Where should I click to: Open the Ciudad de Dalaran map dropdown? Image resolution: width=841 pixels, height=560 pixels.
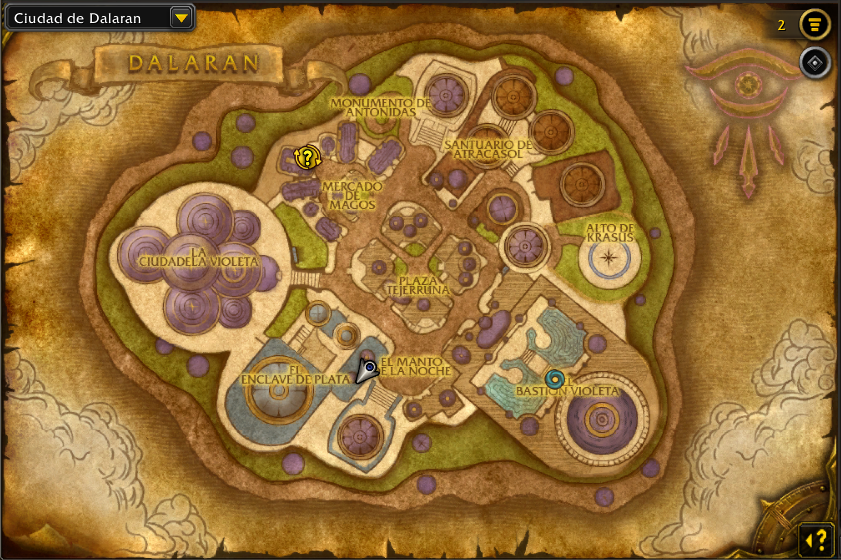[x=181, y=17]
